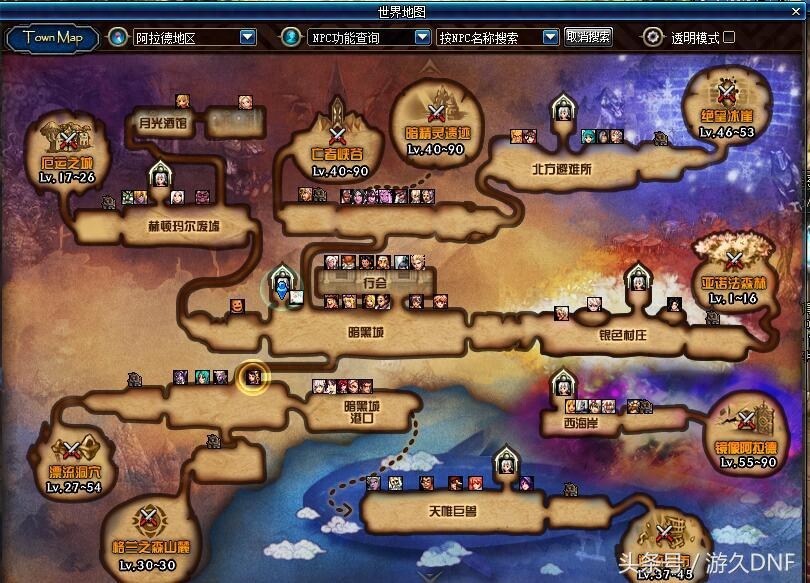810x583 pixels.
Task: Open the Town Map view
Action: [53, 38]
